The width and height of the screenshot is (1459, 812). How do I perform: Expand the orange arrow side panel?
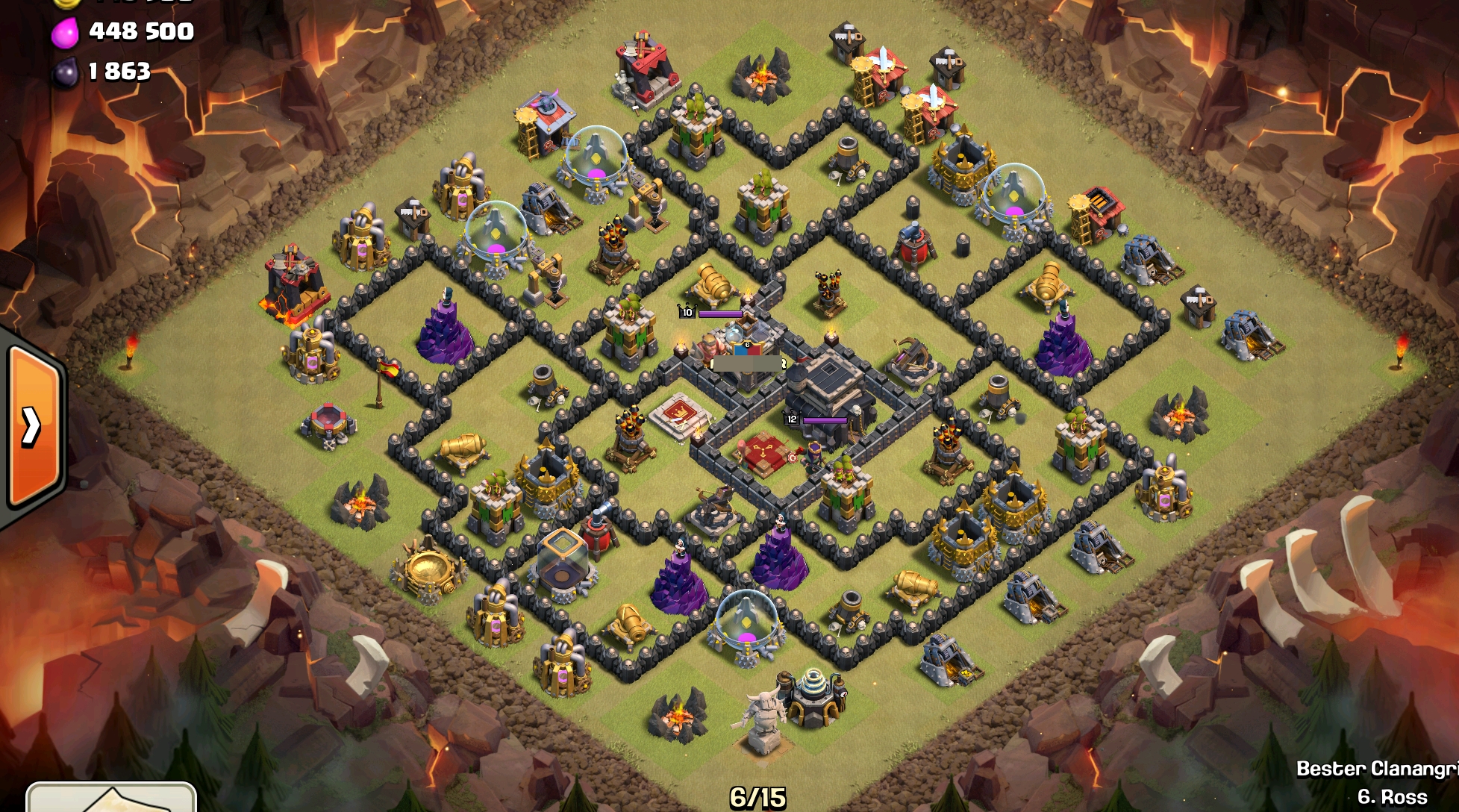(33, 427)
